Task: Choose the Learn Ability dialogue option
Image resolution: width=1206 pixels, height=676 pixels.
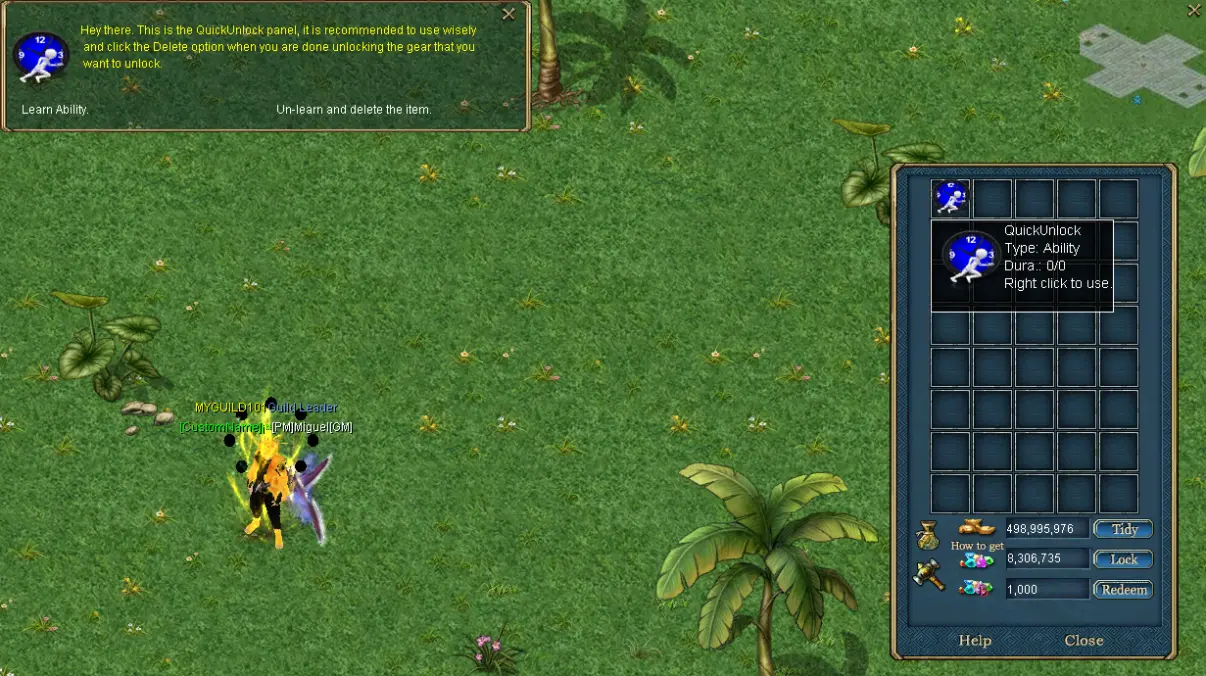Action: (55, 109)
